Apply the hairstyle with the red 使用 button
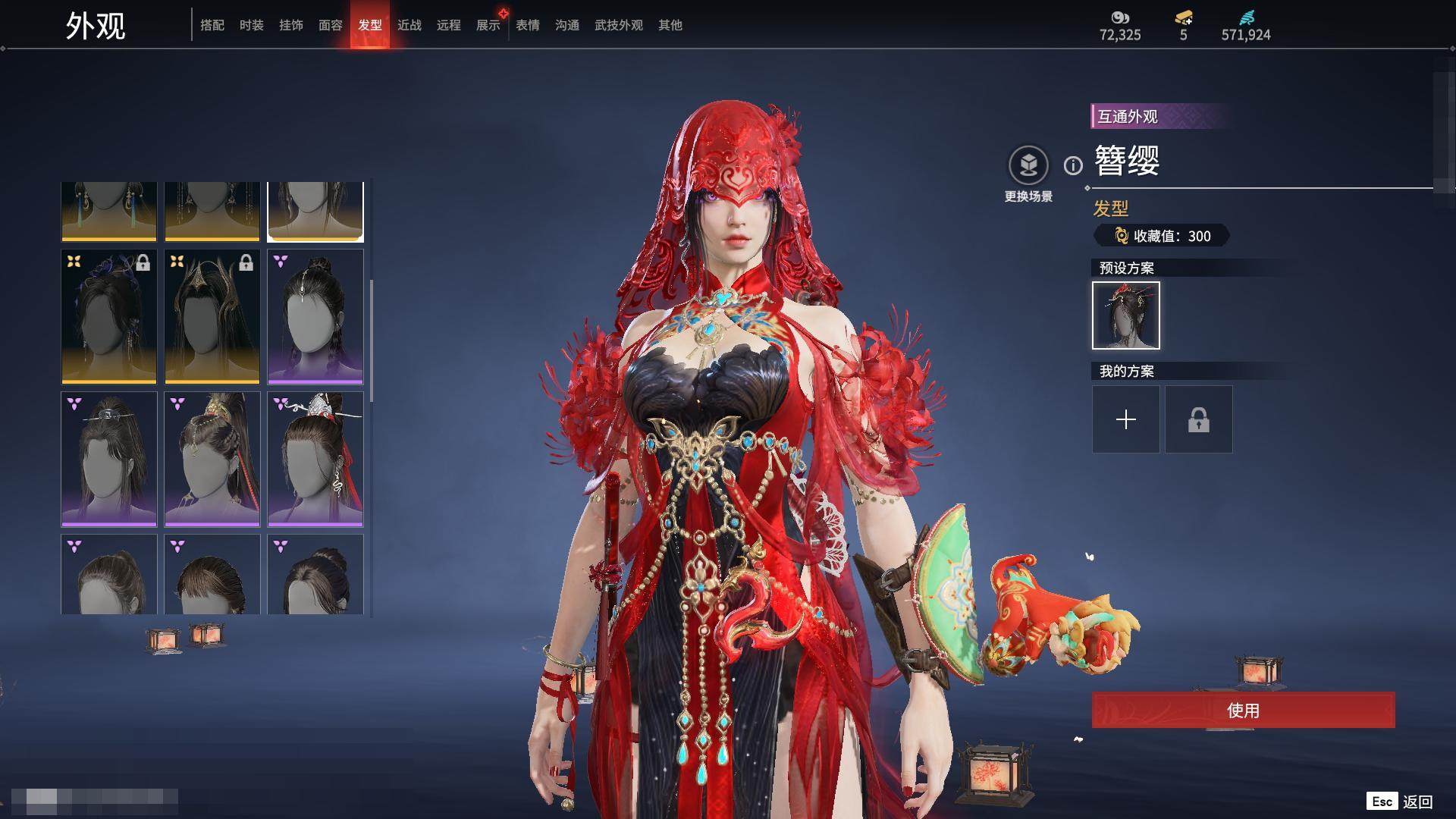Viewport: 1456px width, 819px height. pos(1243,711)
